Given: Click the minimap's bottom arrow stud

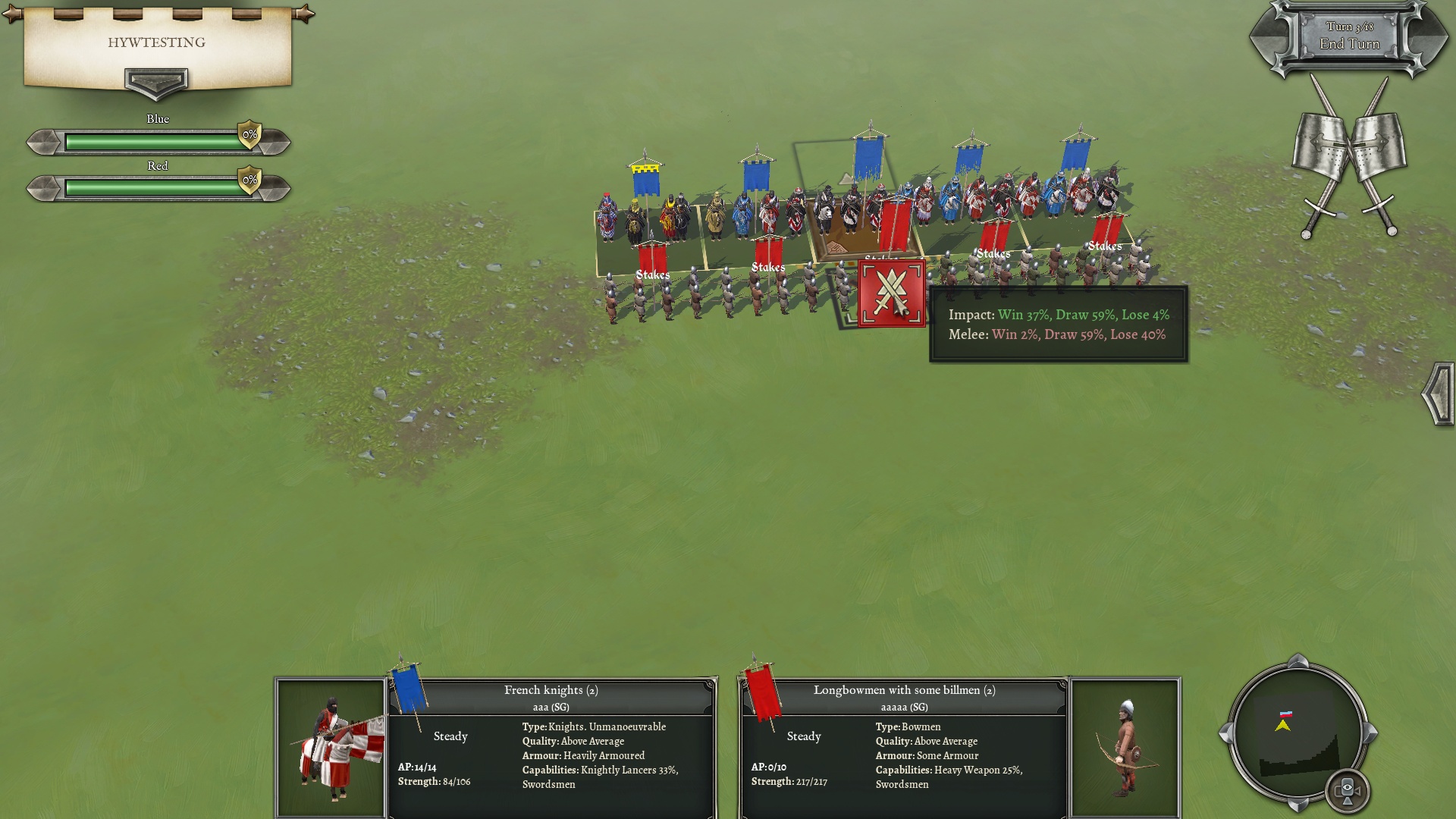Looking at the screenshot, I should click(1298, 805).
